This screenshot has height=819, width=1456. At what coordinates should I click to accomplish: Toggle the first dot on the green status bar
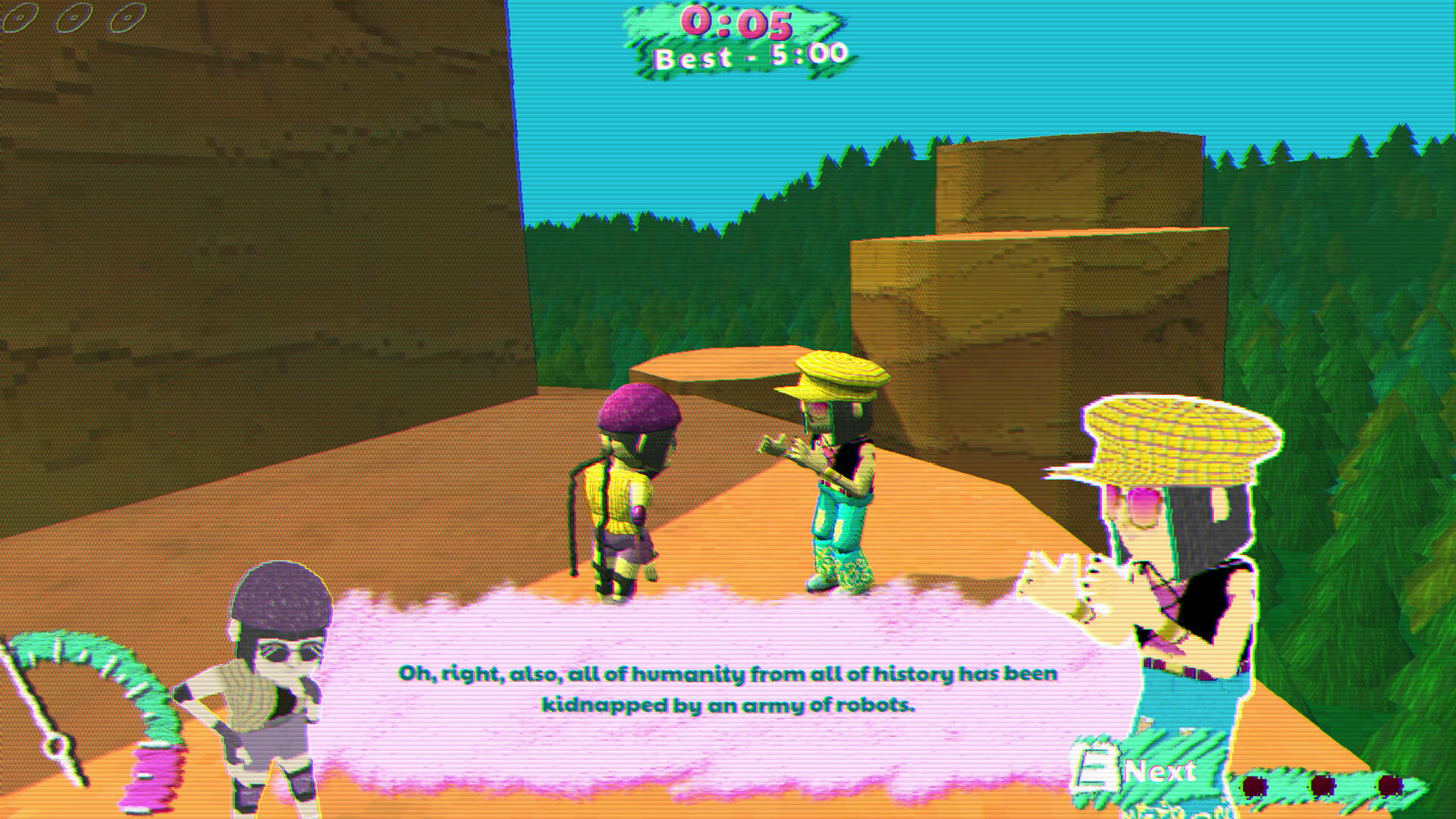[x=1255, y=786]
